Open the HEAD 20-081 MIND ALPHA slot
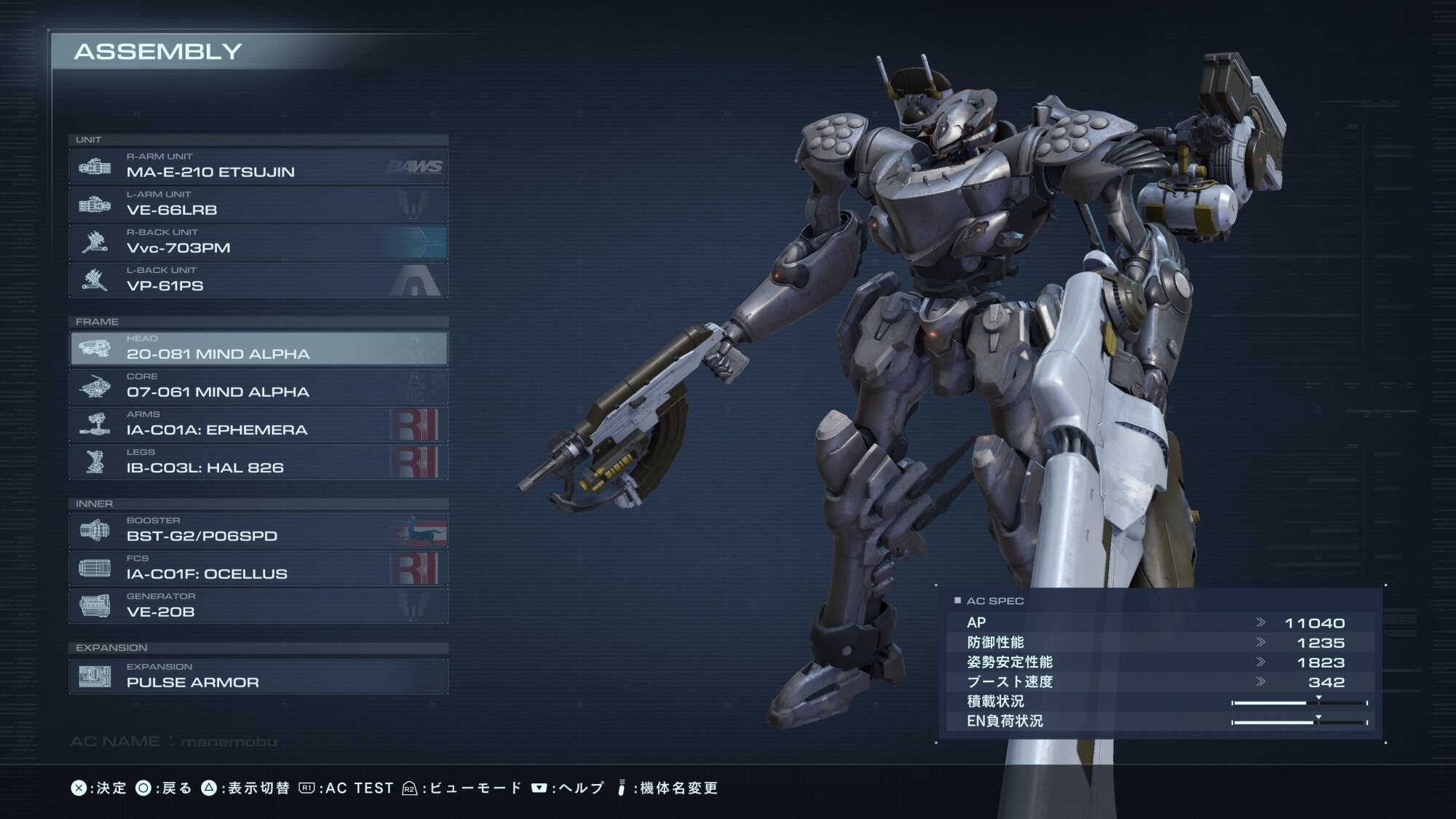This screenshot has height=819, width=1456. coord(258,349)
